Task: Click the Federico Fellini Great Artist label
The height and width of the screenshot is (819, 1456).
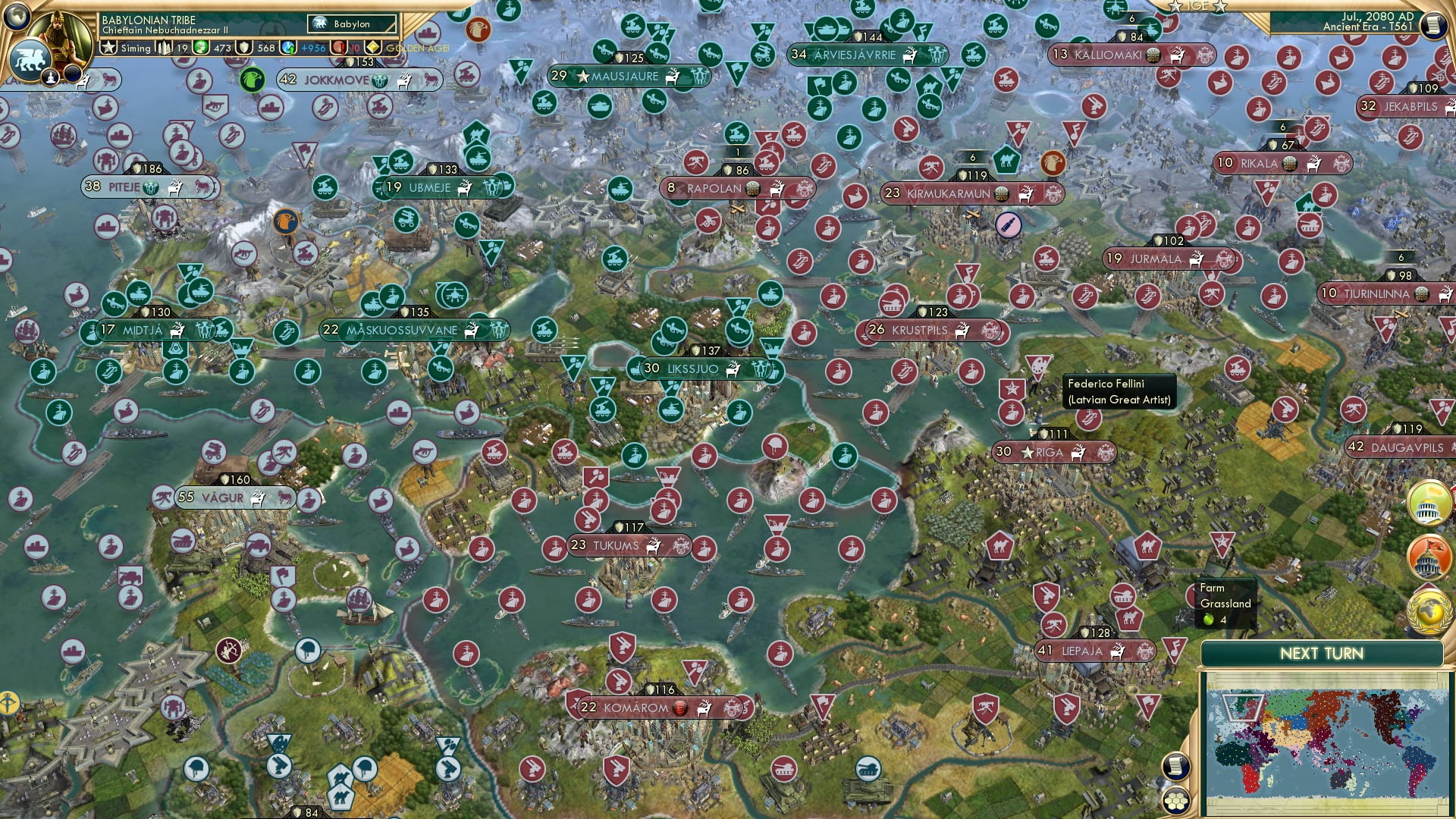Action: [x=1119, y=389]
